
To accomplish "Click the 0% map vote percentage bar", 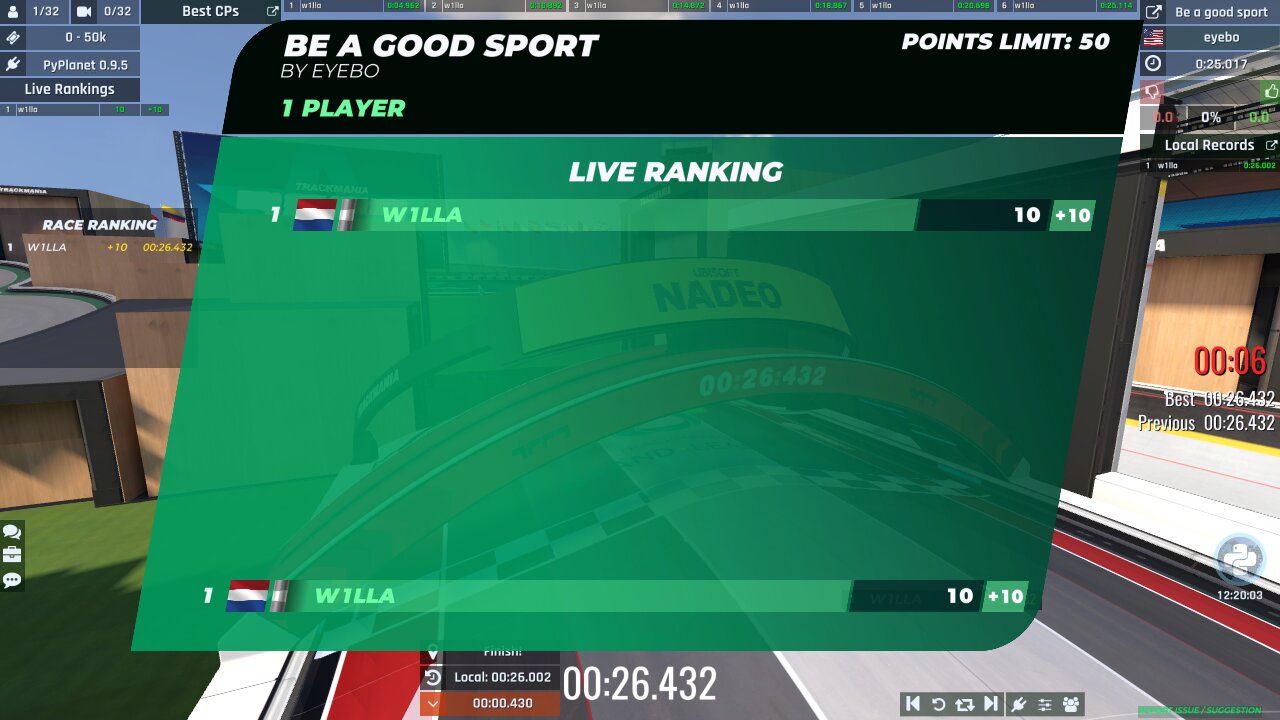I will [x=1212, y=116].
